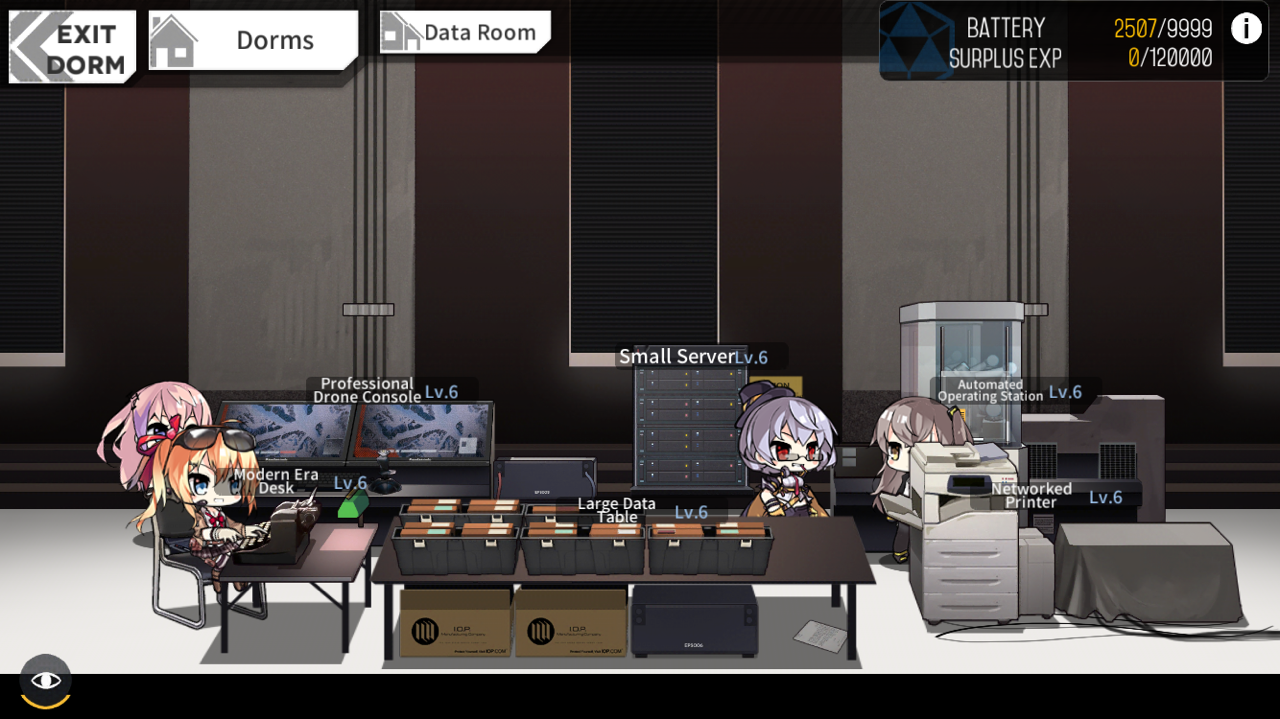Open the battery info icon
The width and height of the screenshot is (1280, 719).
[1245, 28]
